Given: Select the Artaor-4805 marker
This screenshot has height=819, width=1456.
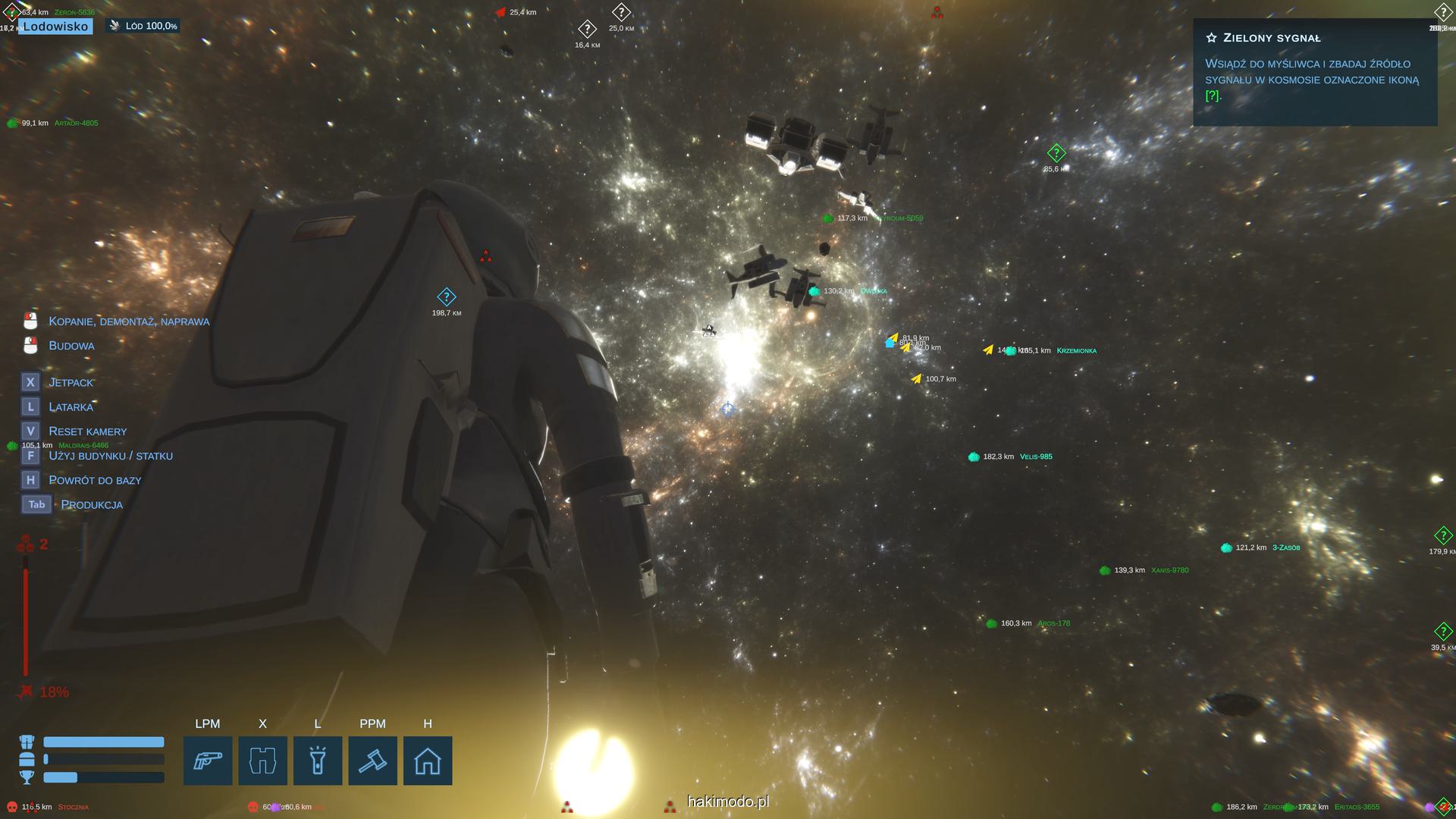Looking at the screenshot, I should [13, 123].
